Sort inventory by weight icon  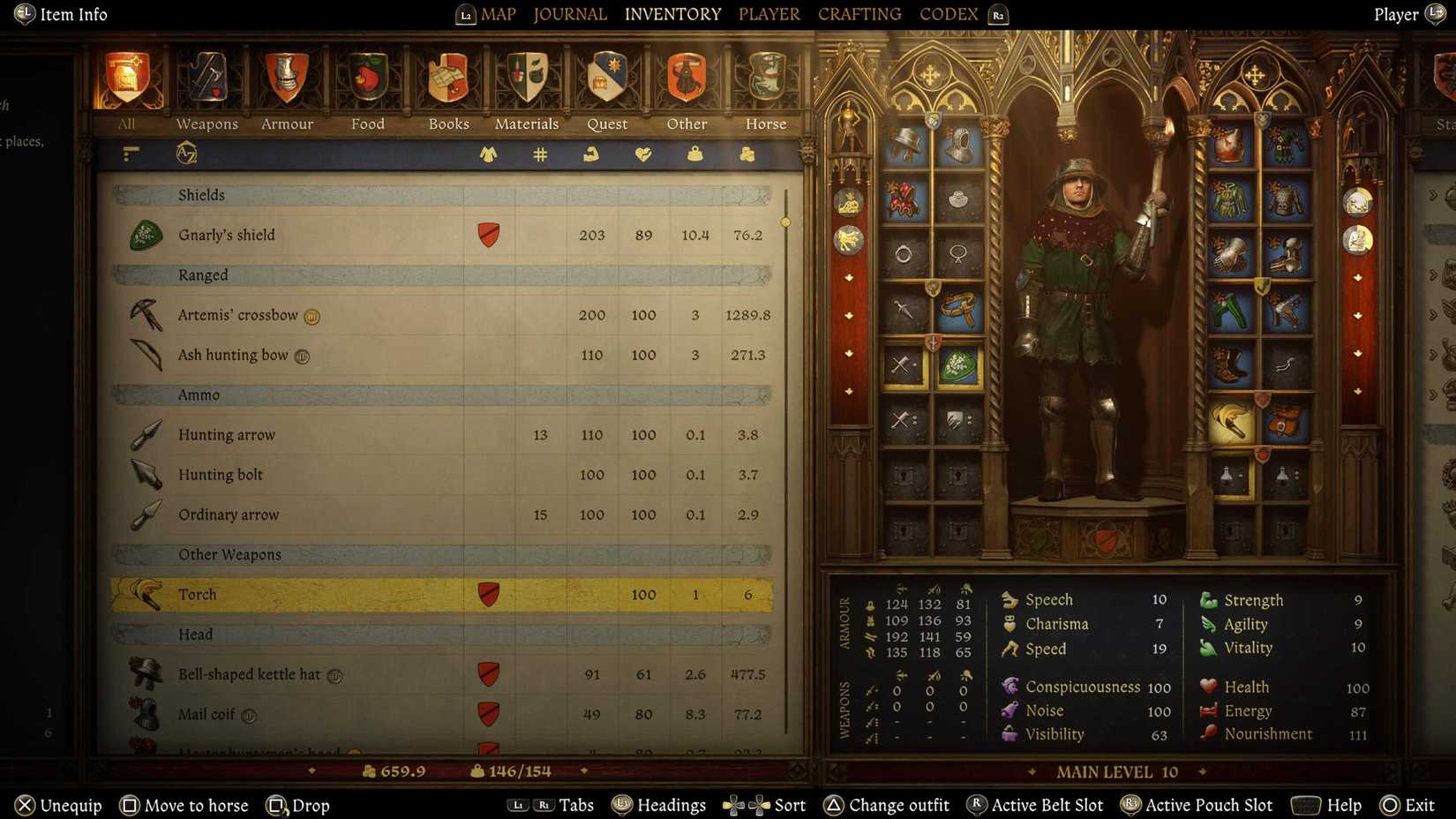(x=695, y=154)
